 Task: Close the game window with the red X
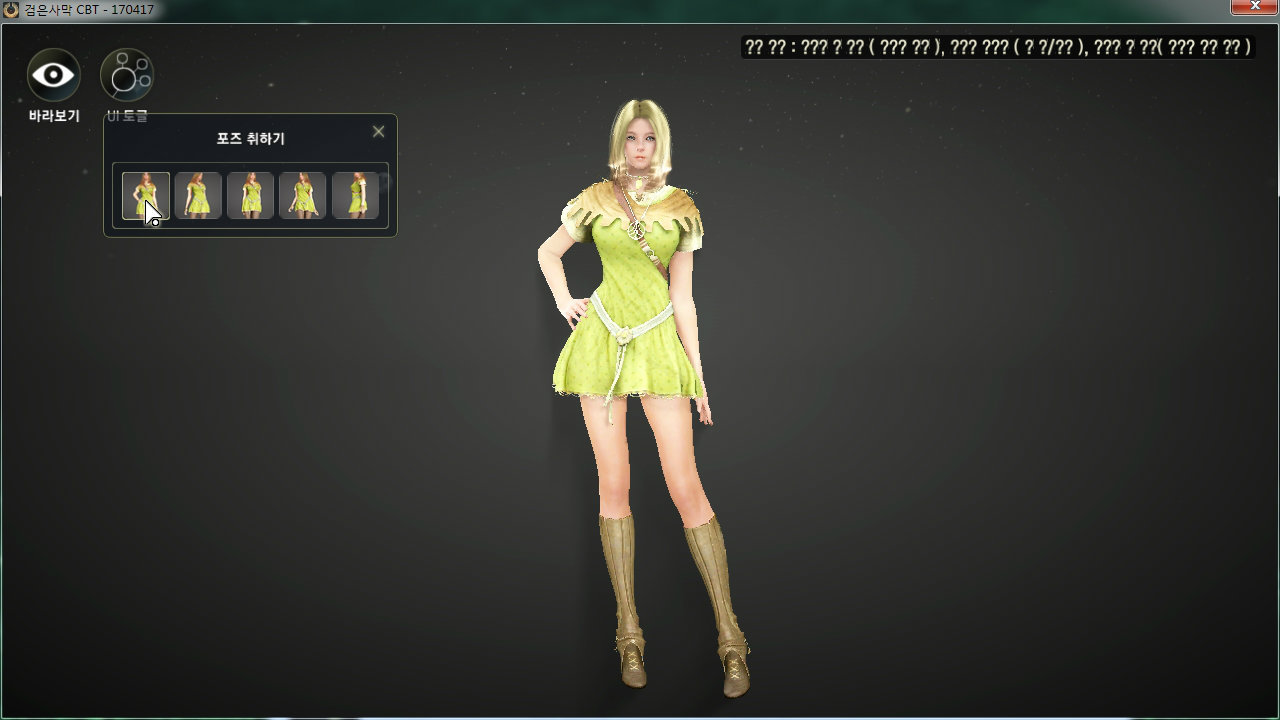point(1255,8)
